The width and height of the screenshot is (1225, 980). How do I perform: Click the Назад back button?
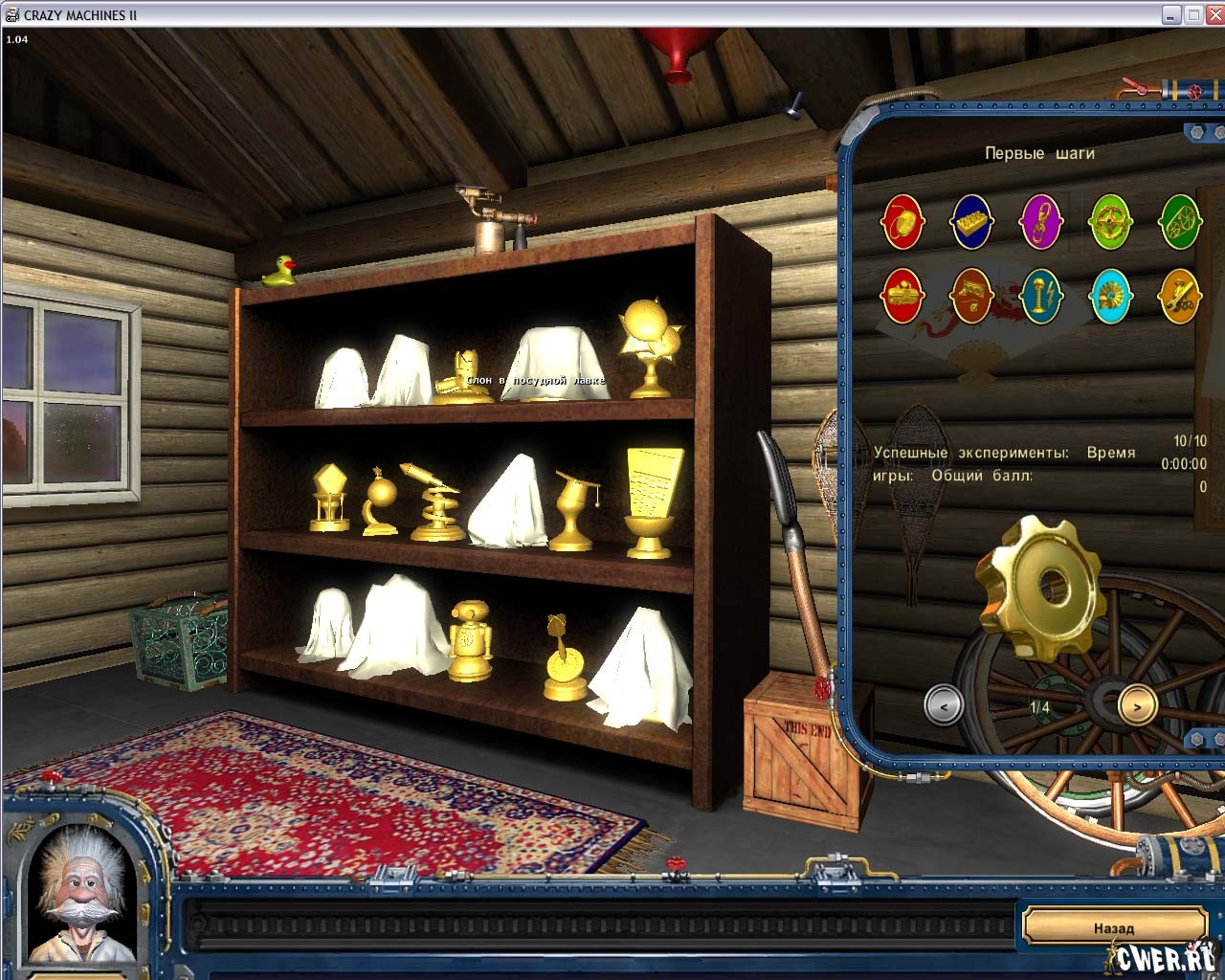coord(1114,927)
